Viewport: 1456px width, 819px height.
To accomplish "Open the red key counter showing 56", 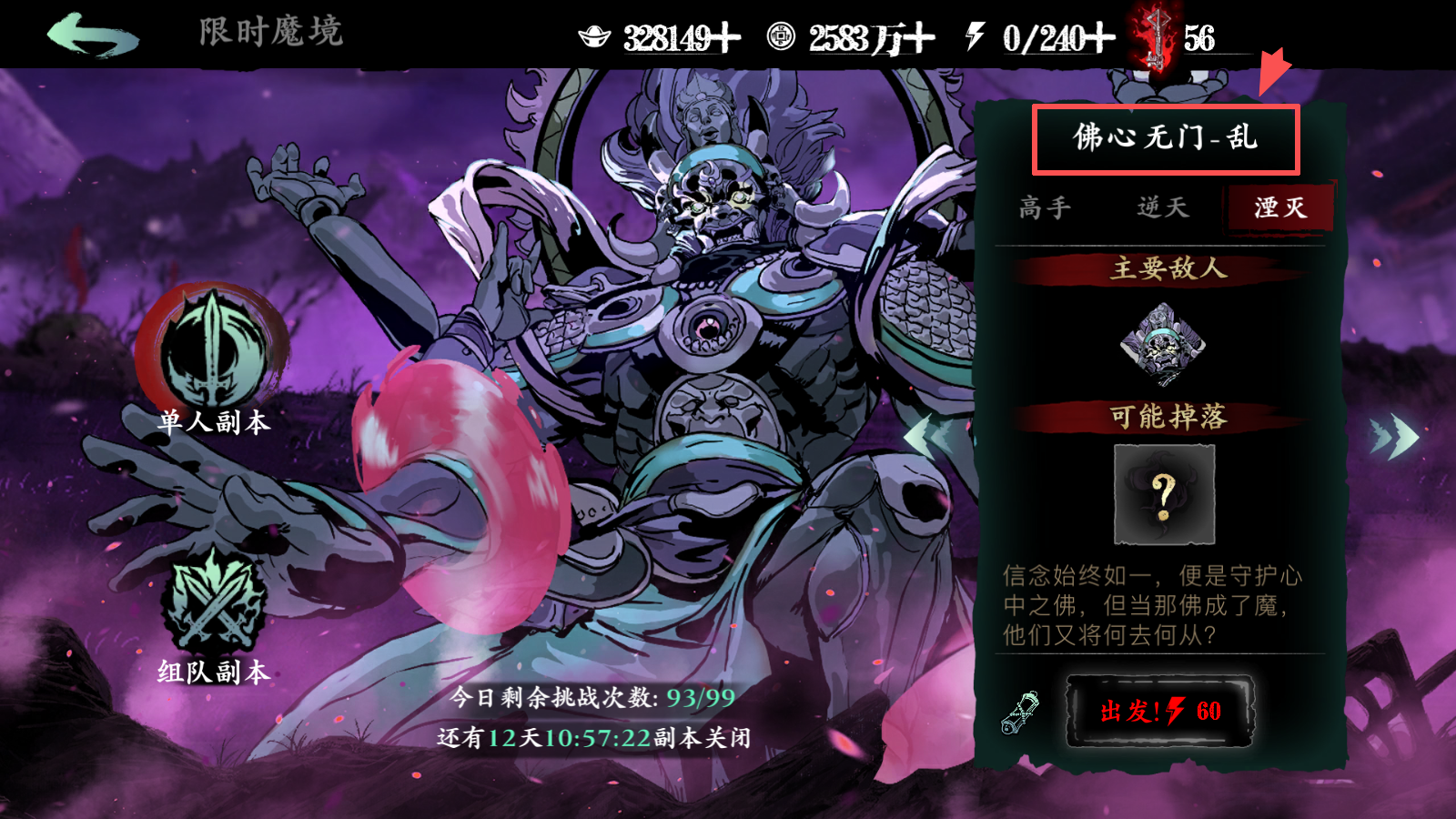I will coord(1156,33).
